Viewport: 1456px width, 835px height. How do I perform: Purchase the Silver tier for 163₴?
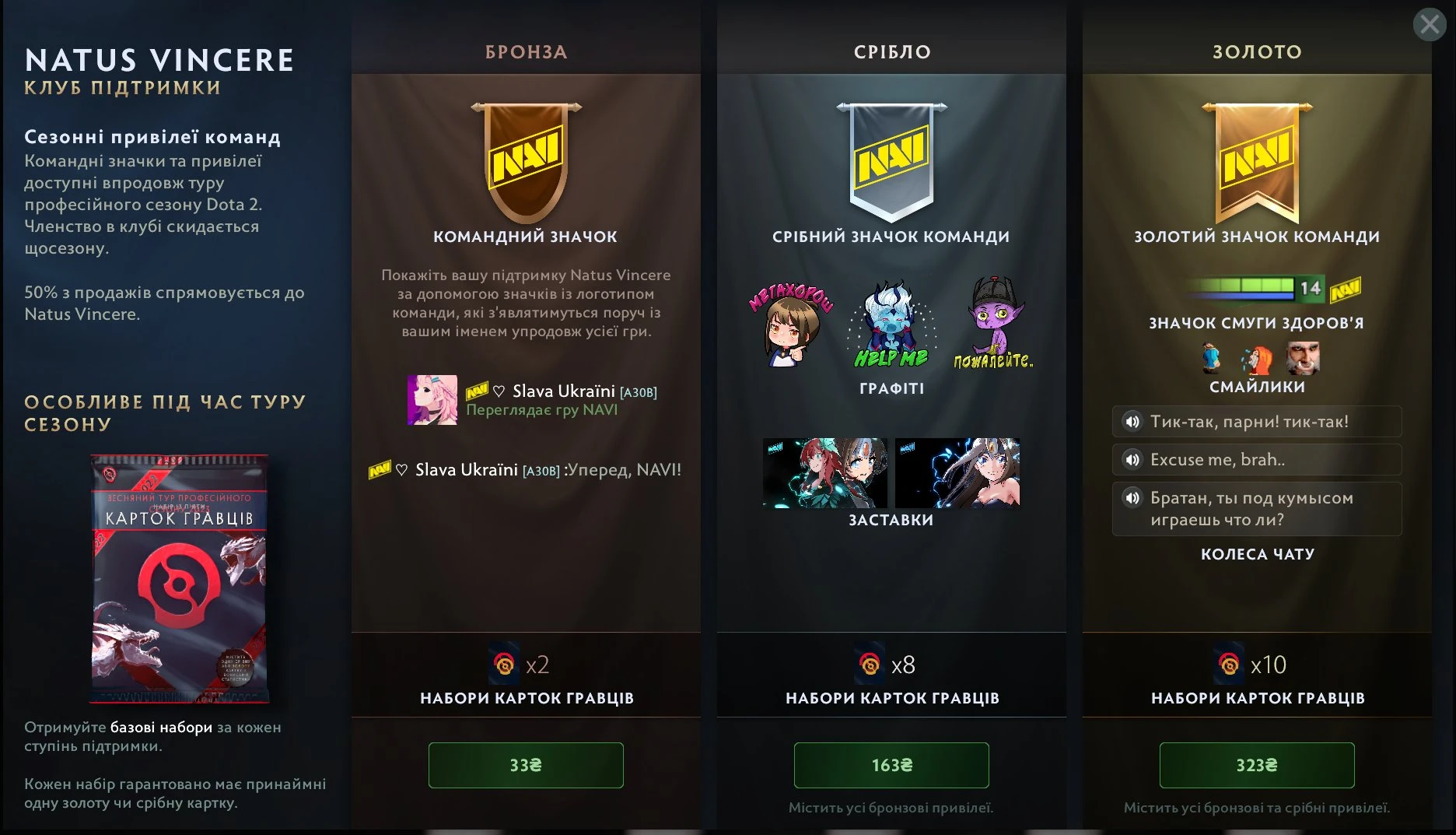click(891, 766)
